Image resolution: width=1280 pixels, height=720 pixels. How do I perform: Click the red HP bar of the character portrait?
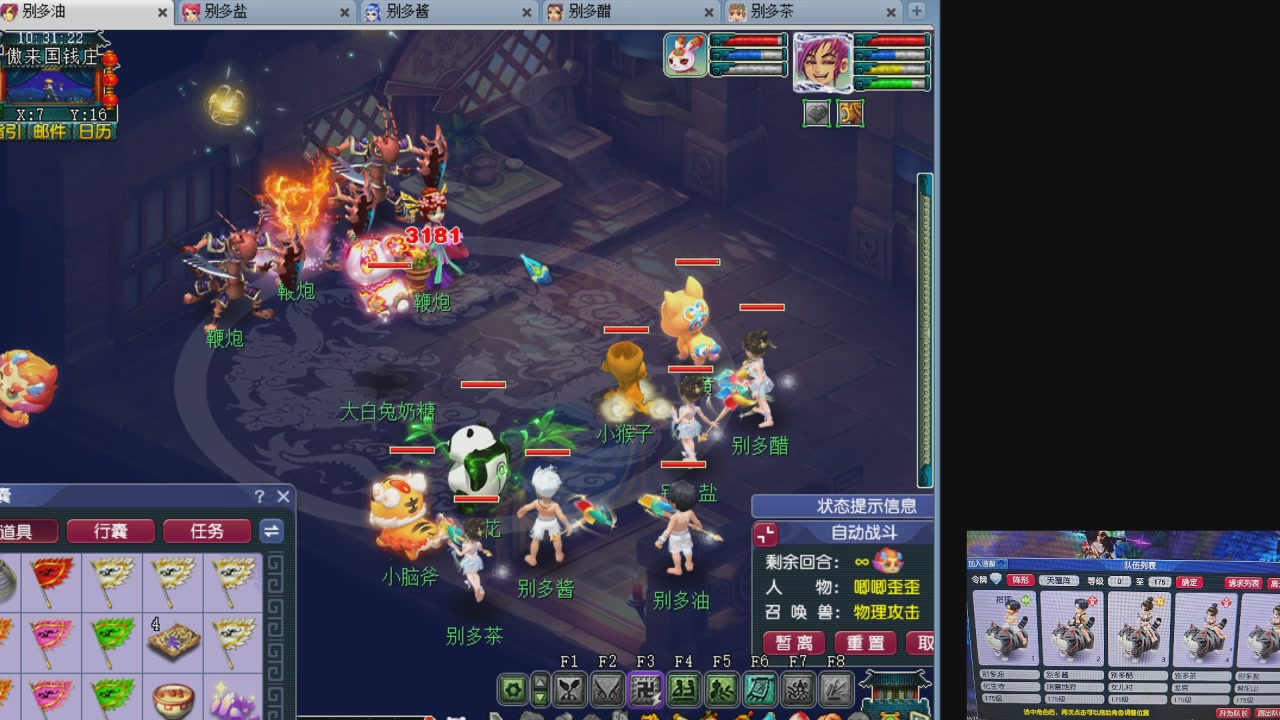898,42
